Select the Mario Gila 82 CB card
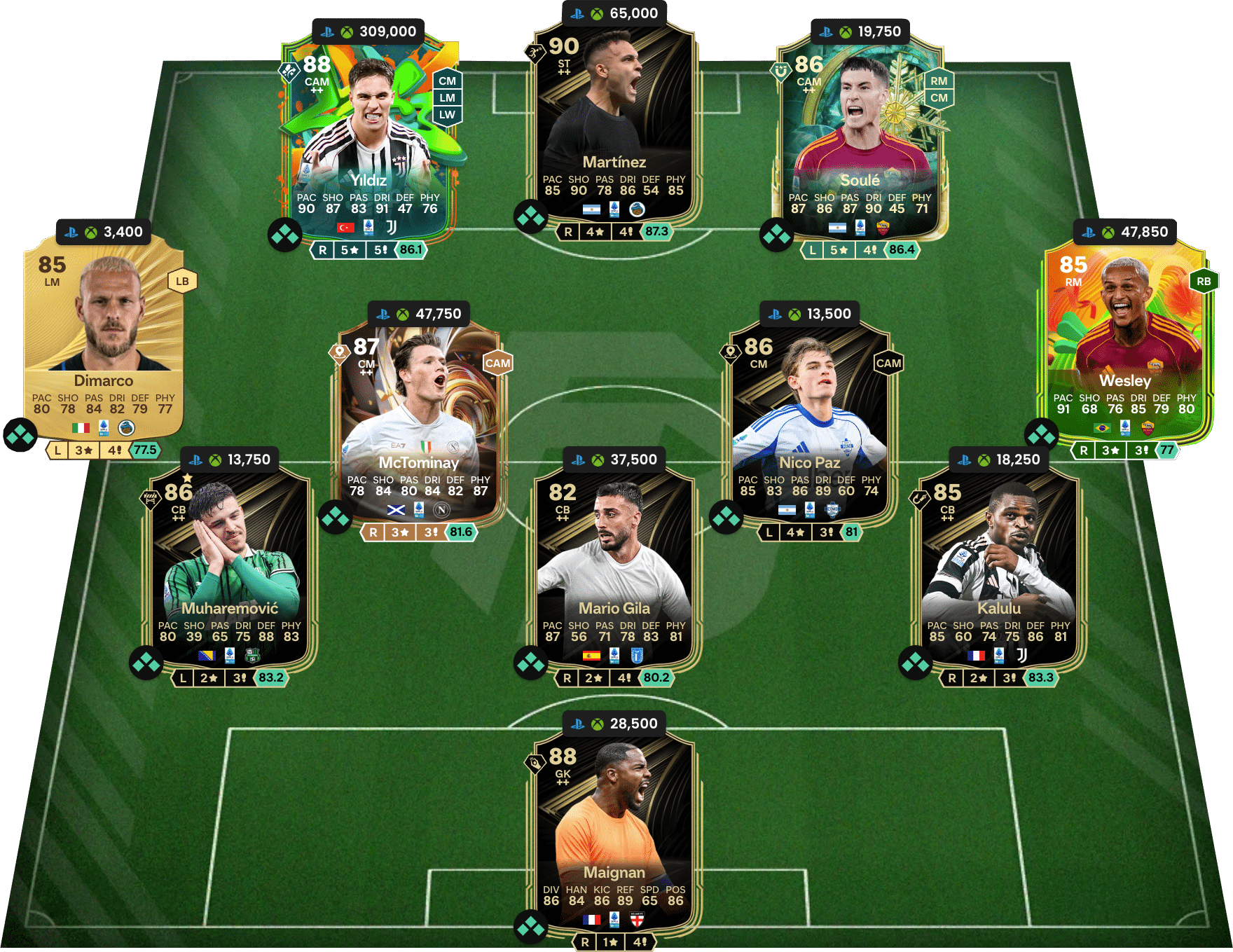This screenshot has width=1233, height=952. click(614, 567)
